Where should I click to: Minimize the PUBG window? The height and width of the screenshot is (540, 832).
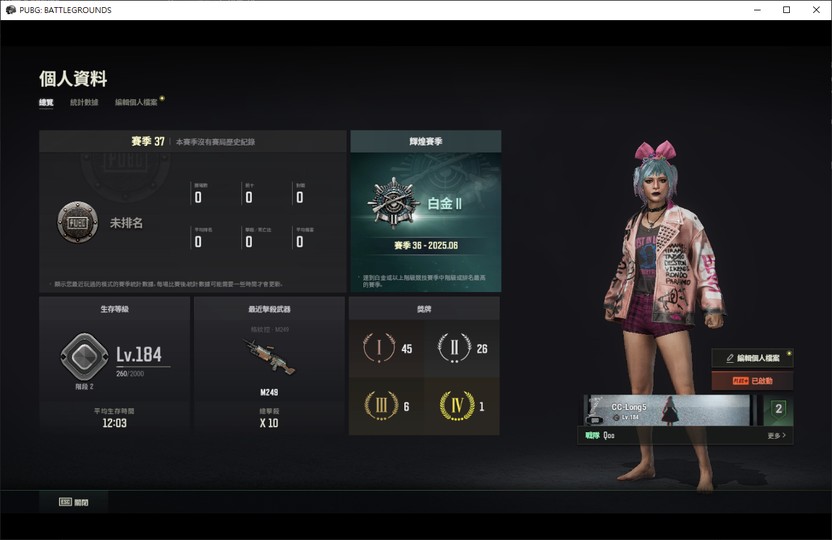[758, 10]
